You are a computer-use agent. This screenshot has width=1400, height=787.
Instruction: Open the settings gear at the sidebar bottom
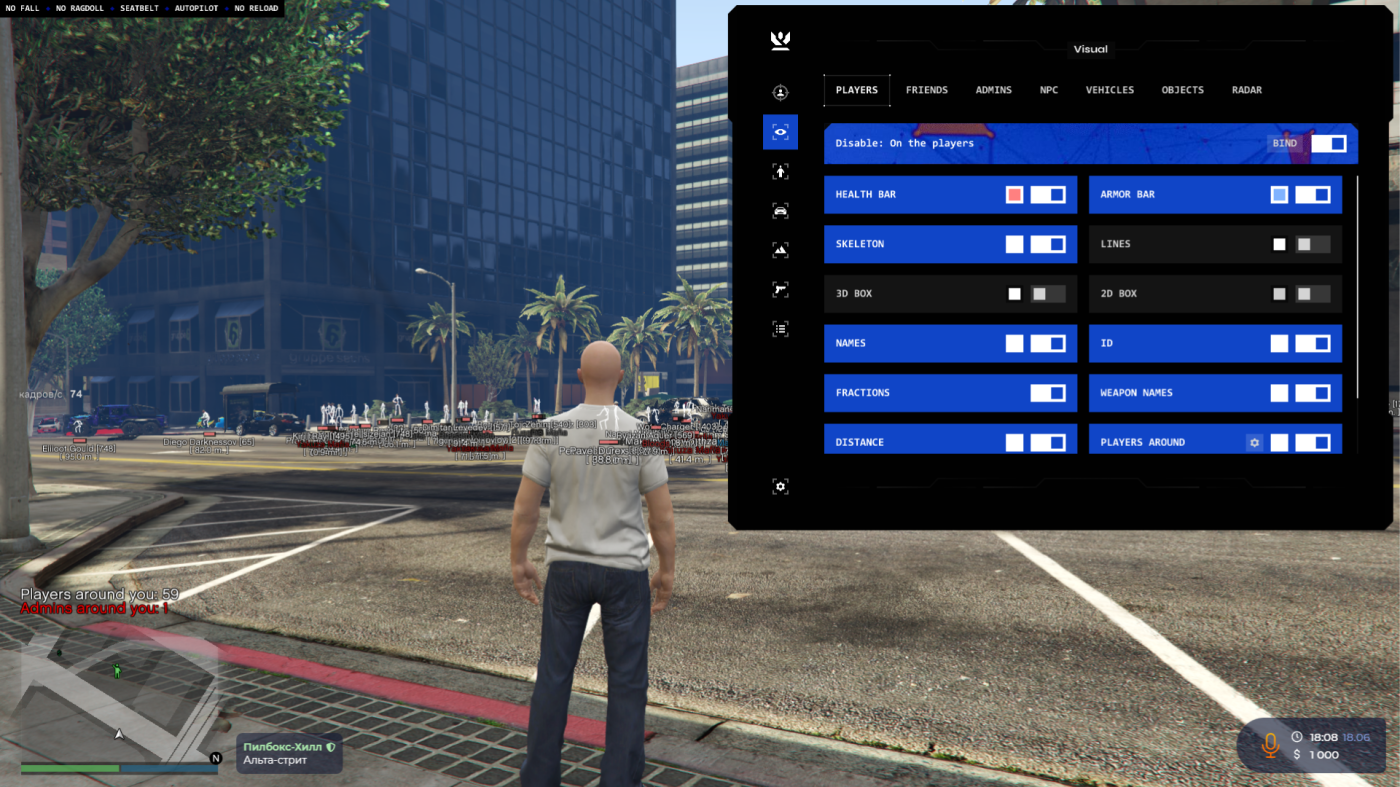[x=780, y=485]
